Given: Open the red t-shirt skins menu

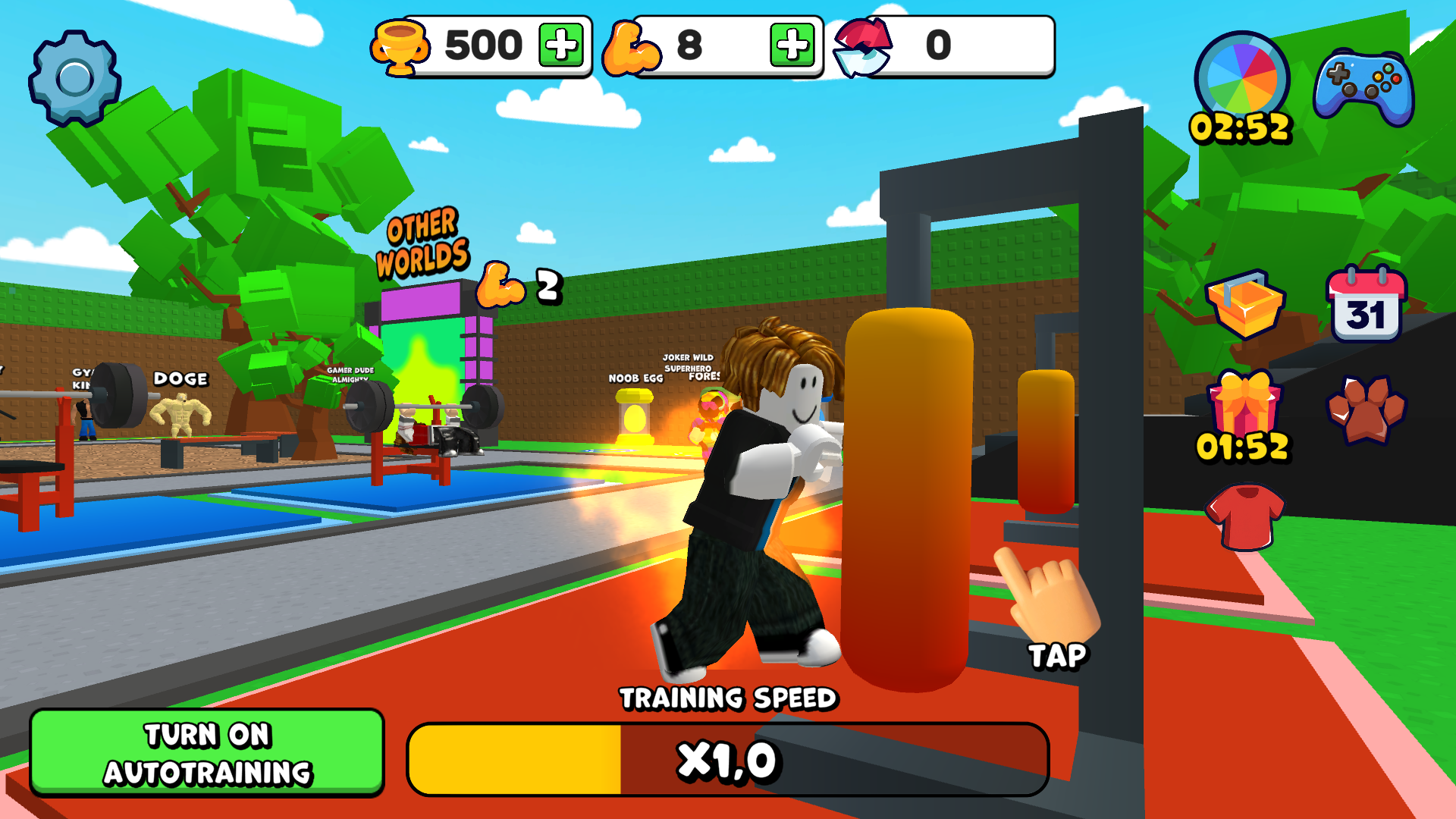Looking at the screenshot, I should (x=1244, y=517).
